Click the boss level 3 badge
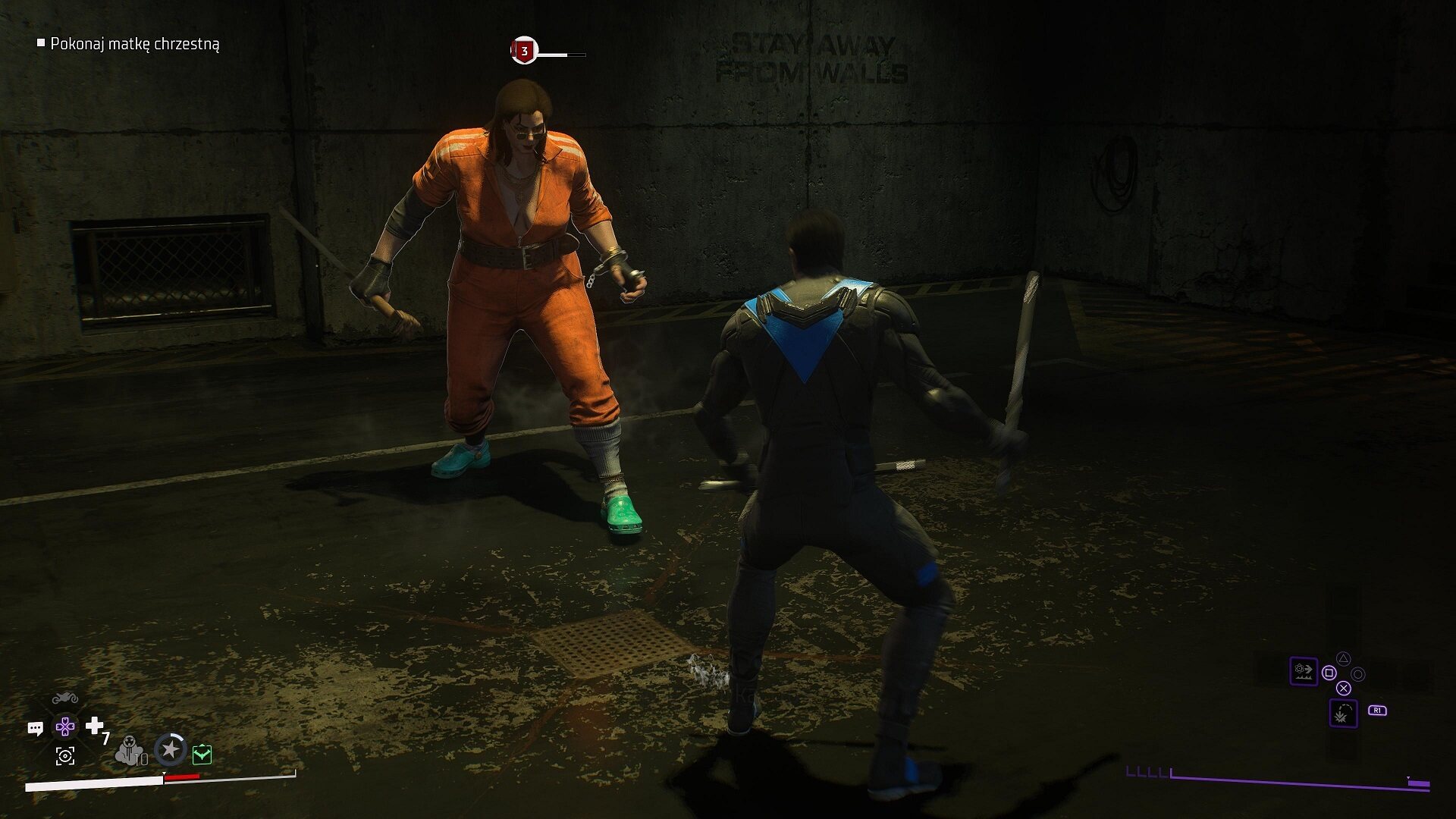1456x819 pixels. click(524, 52)
